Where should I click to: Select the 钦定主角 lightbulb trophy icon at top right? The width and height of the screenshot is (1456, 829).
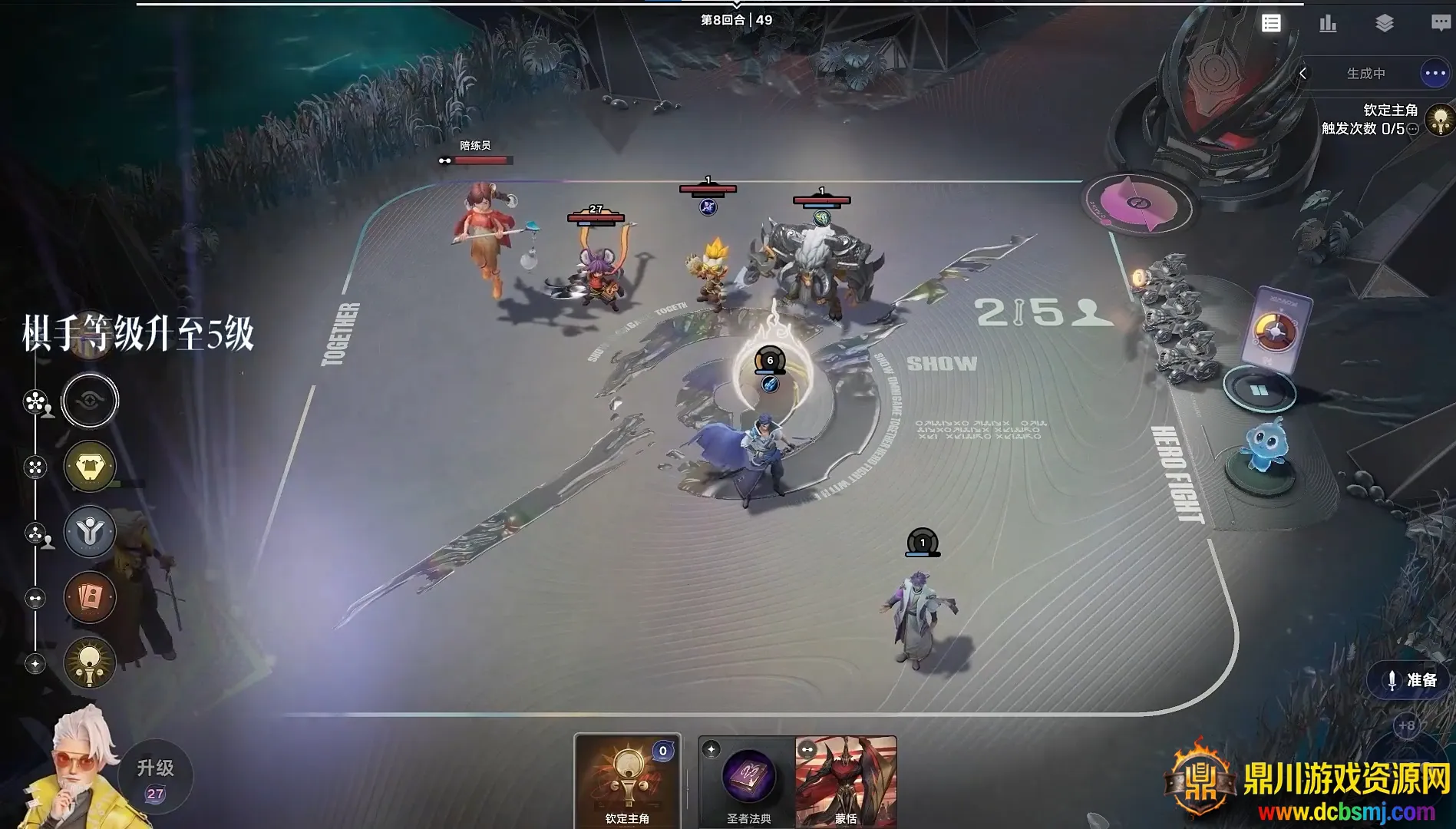click(x=1440, y=121)
